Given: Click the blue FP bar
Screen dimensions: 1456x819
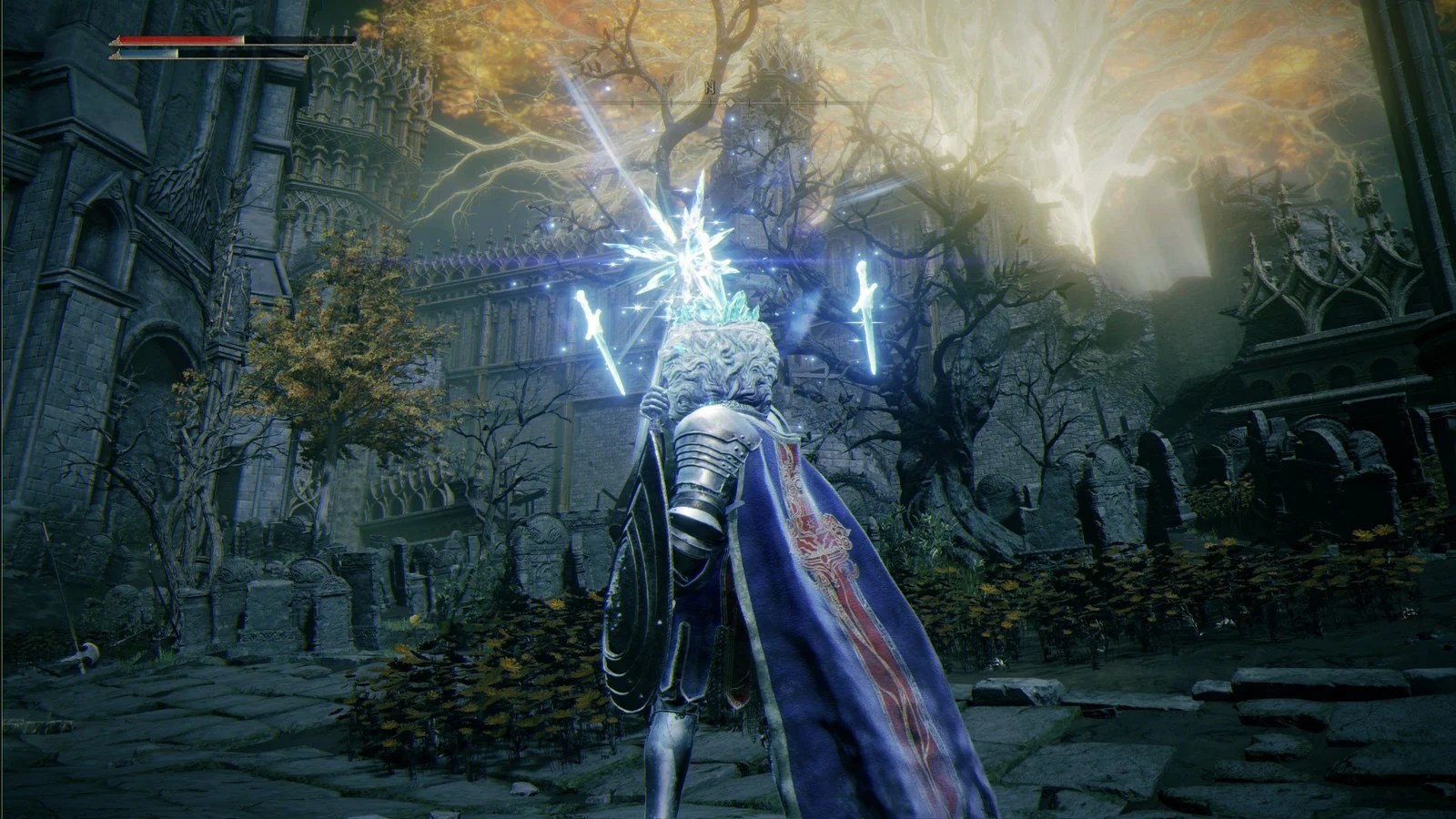Looking at the screenshot, I should pos(146,56).
